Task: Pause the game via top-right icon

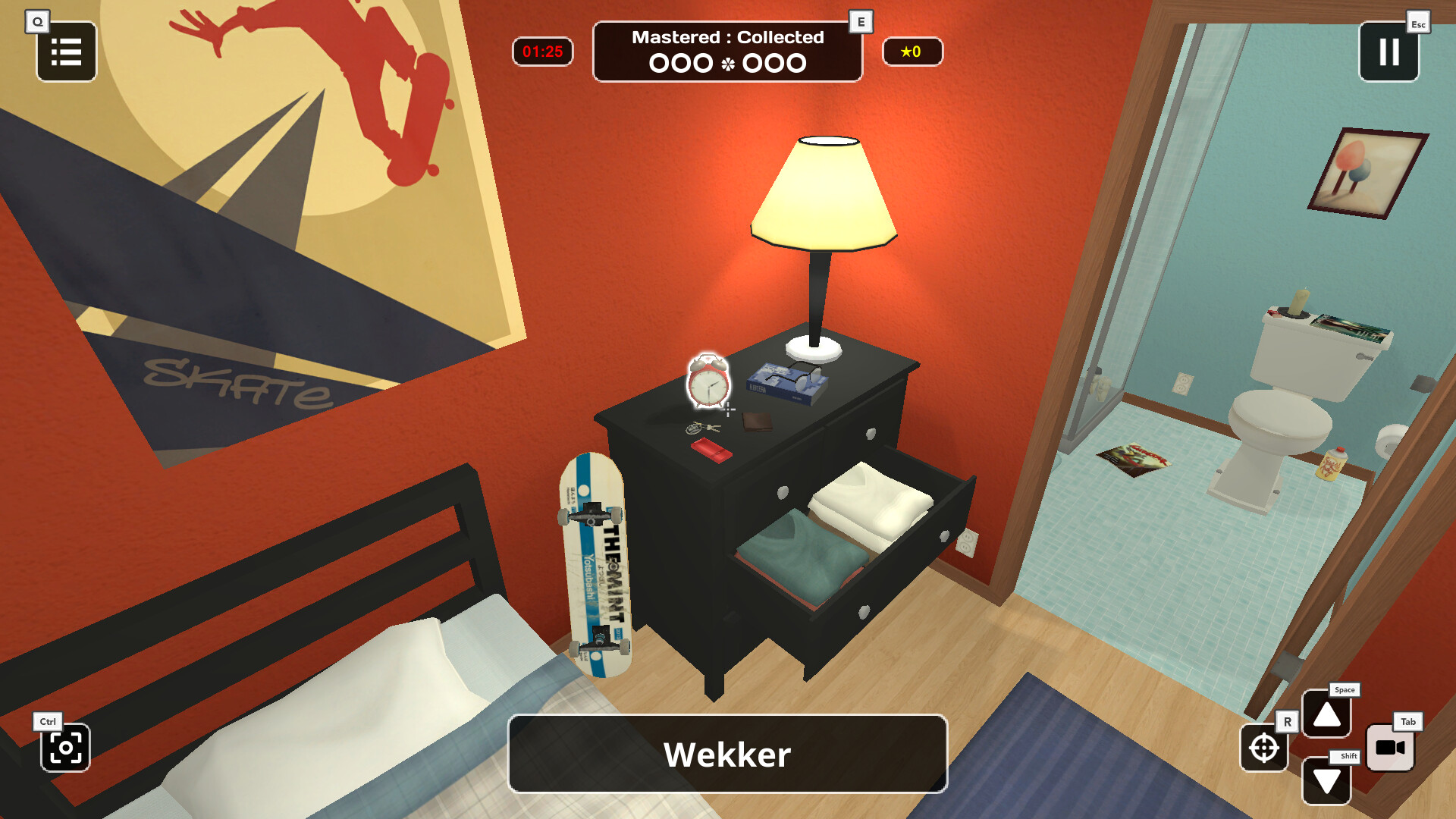Action: coord(1389,52)
